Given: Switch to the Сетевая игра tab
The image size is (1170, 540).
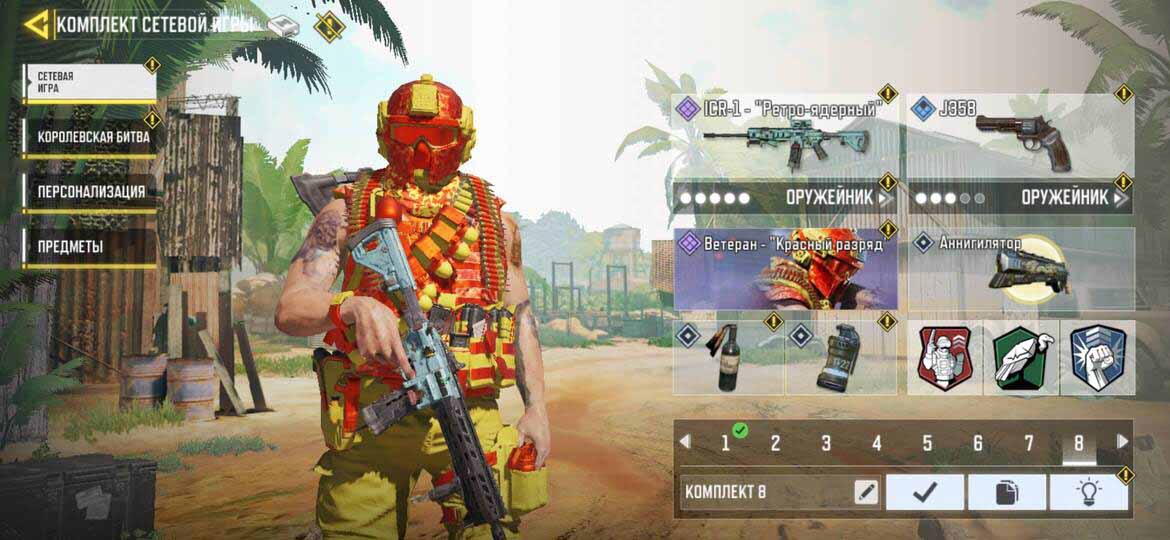Looking at the screenshot, I should [x=89, y=82].
